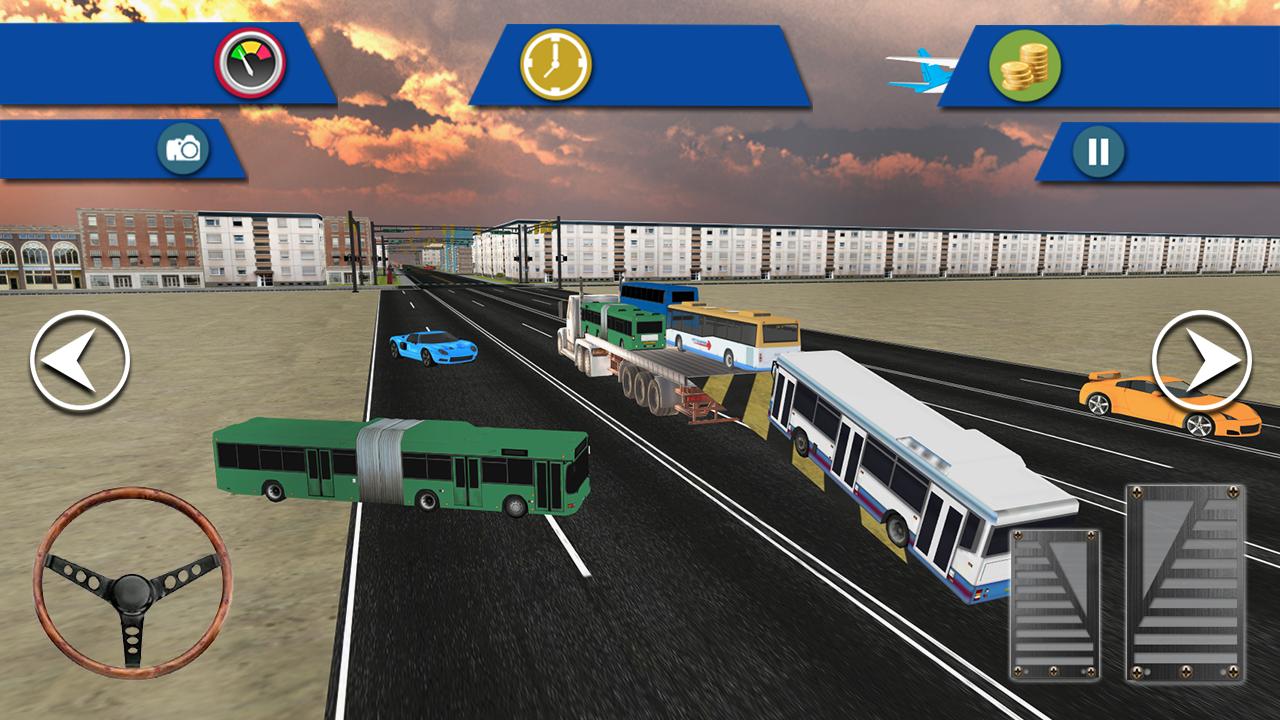This screenshot has height=720, width=1280.
Task: Select the camera view switch icon
Action: [186, 149]
